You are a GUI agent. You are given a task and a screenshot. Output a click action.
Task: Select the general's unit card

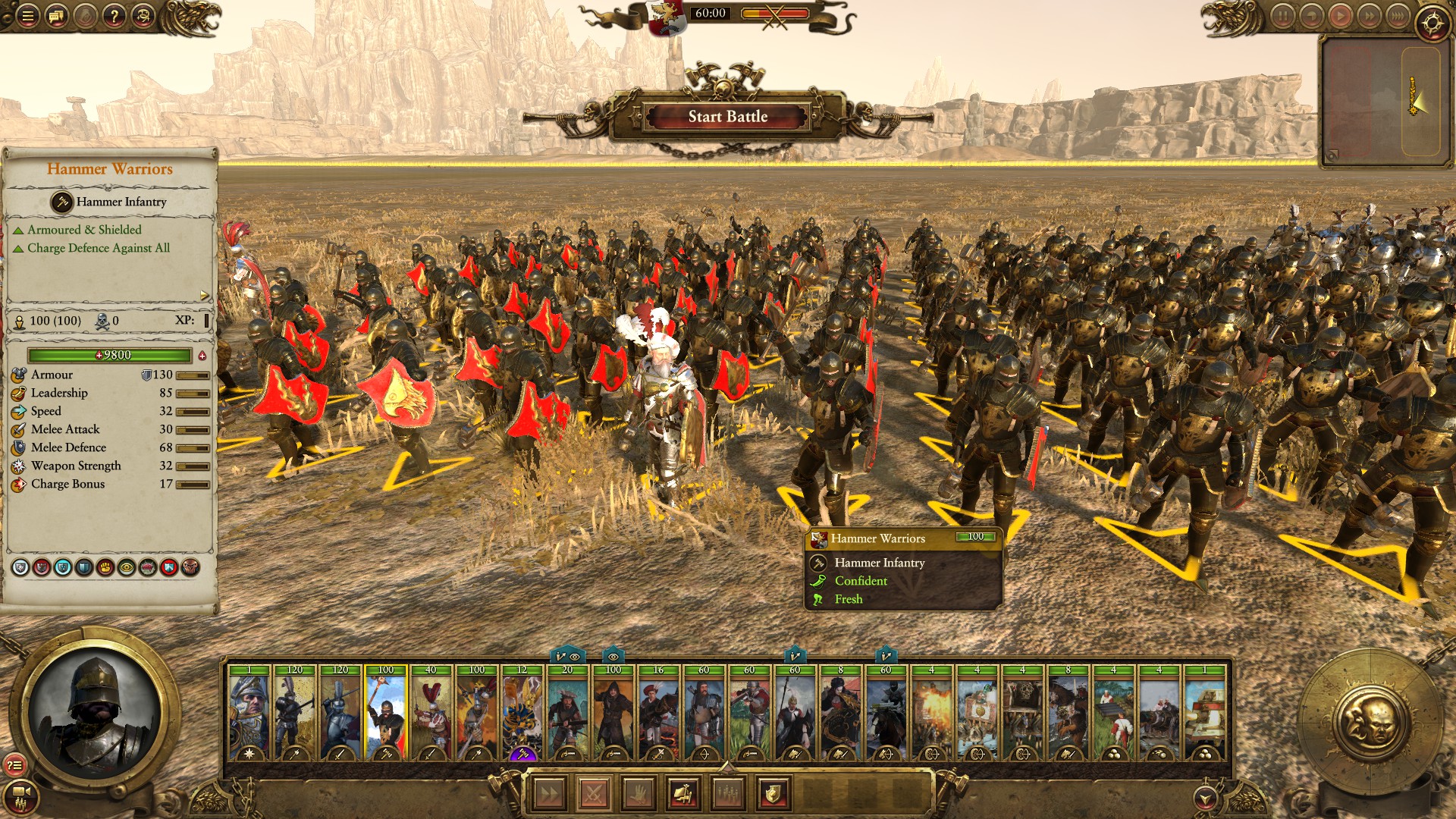pyautogui.click(x=249, y=713)
